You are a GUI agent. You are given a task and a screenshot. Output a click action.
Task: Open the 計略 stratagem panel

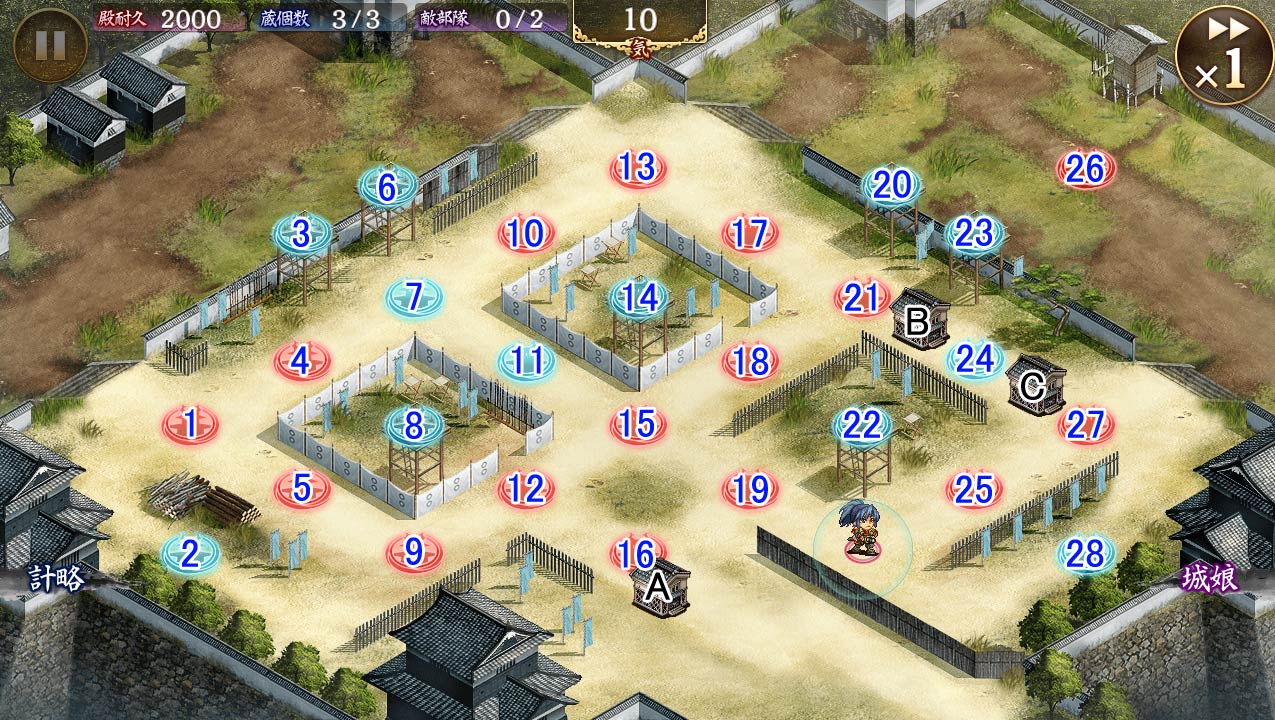(56, 578)
